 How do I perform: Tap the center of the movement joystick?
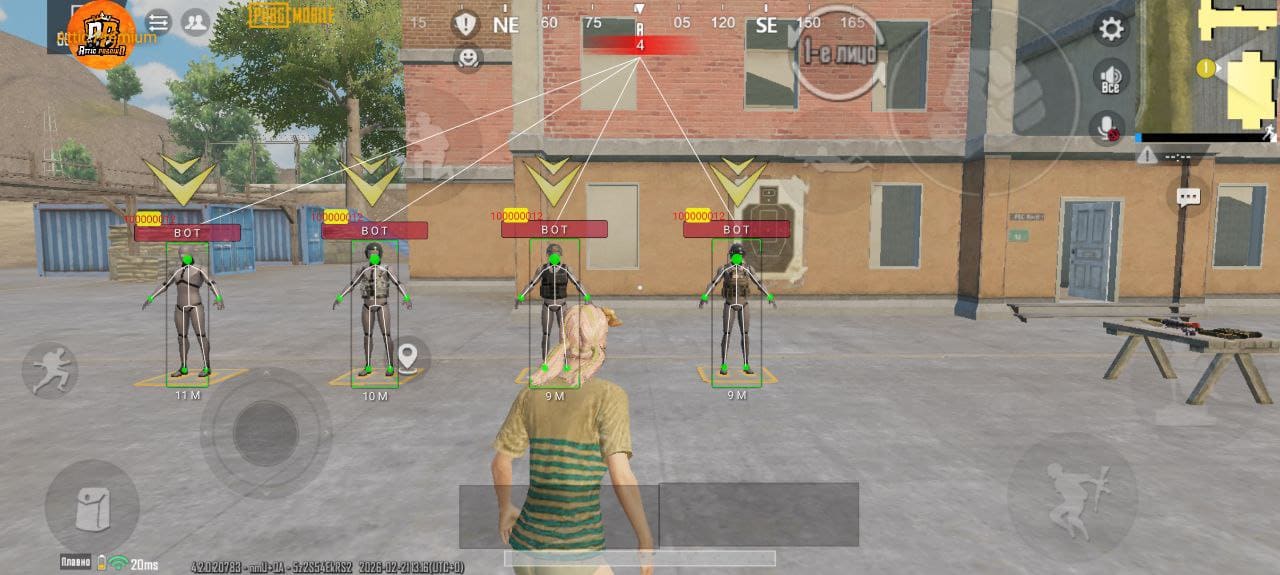pyautogui.click(x=265, y=433)
